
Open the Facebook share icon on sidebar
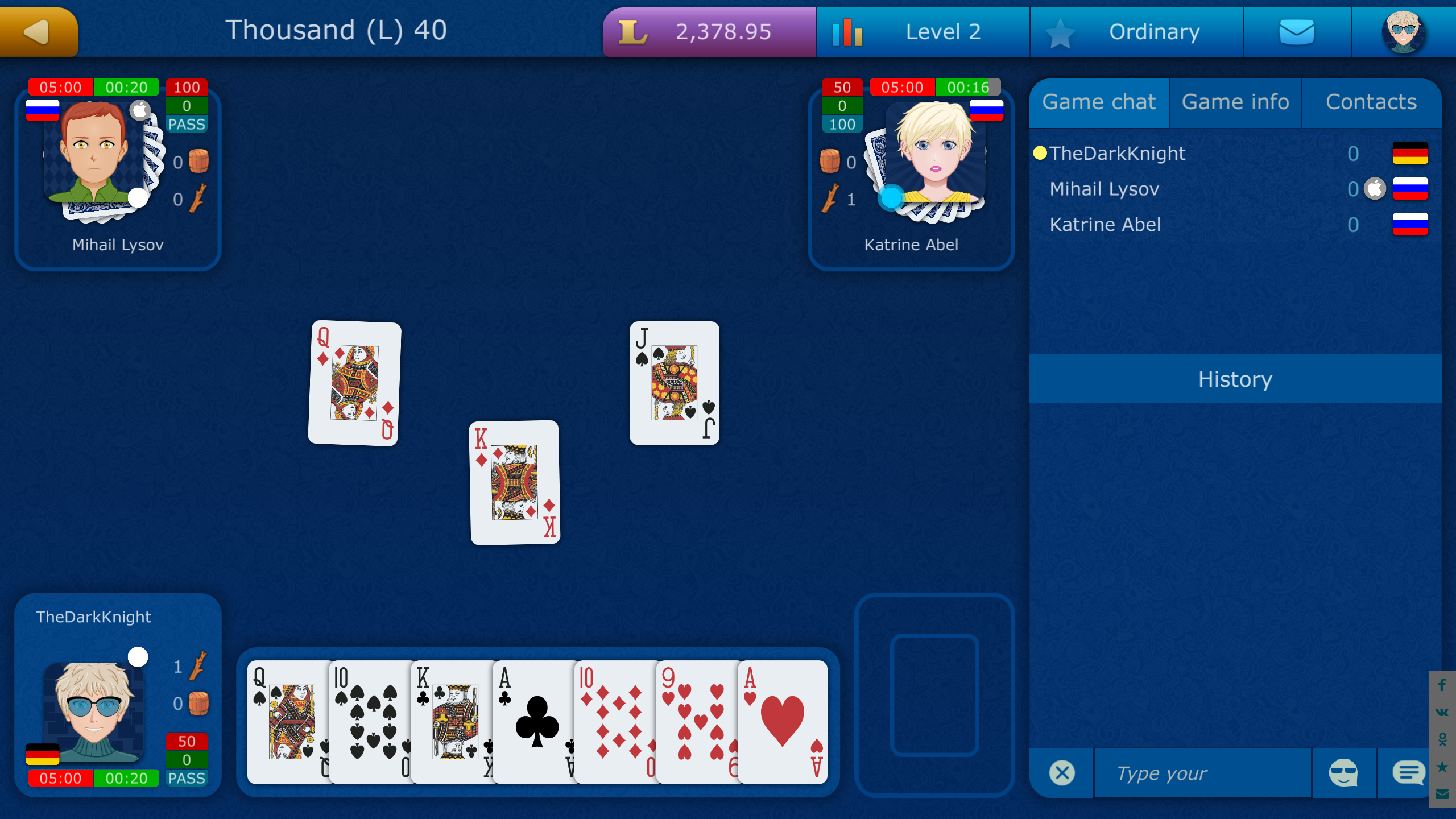pyautogui.click(x=1443, y=685)
